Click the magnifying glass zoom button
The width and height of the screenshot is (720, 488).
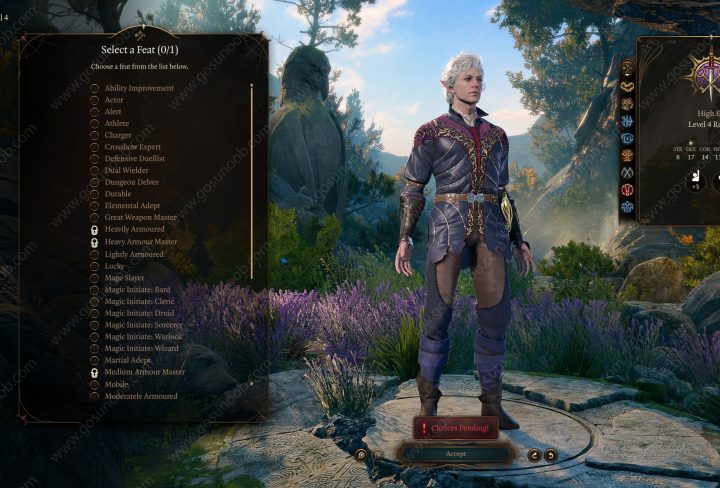tap(361, 455)
